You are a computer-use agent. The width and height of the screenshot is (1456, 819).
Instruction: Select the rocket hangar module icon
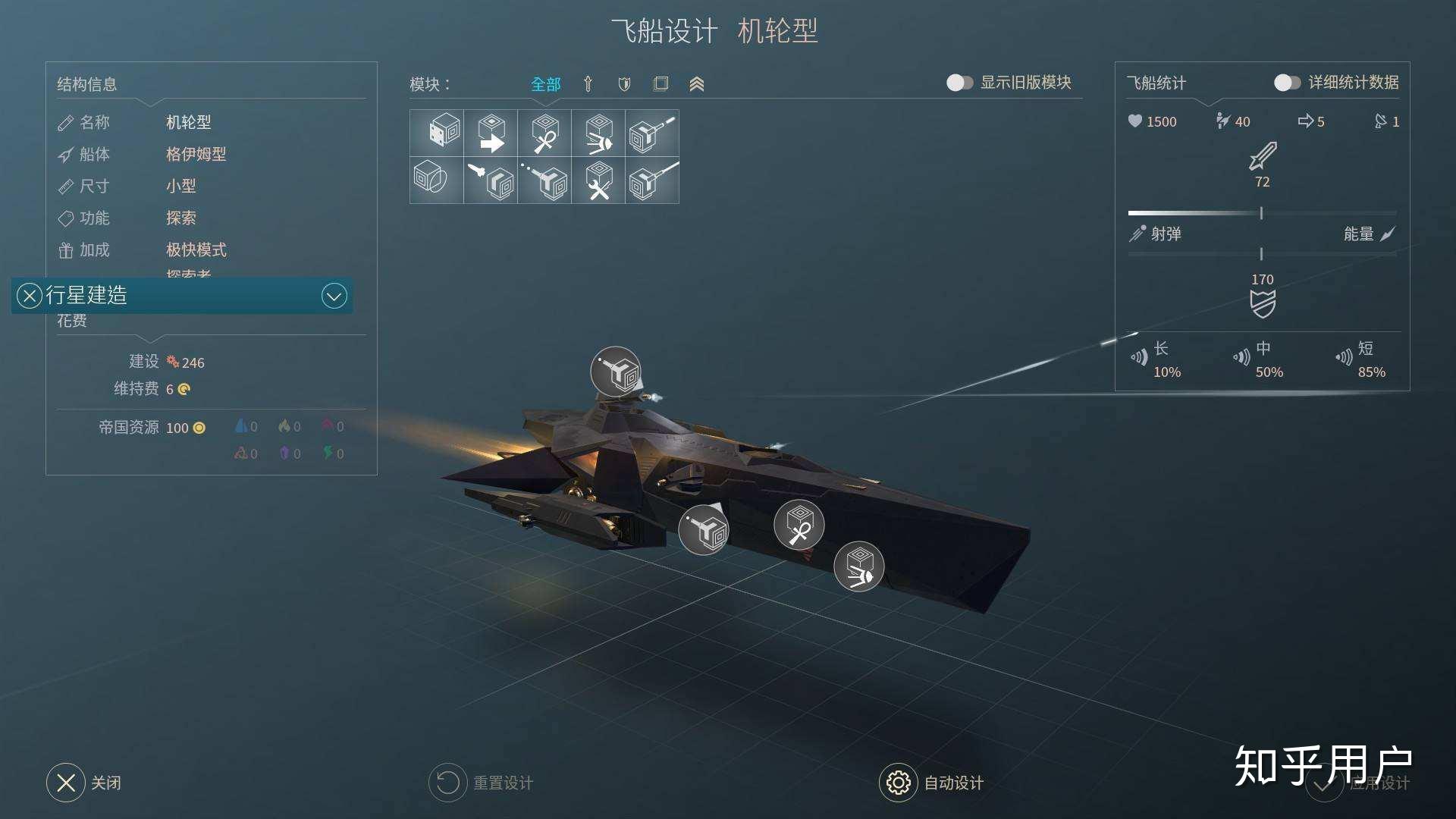click(489, 182)
